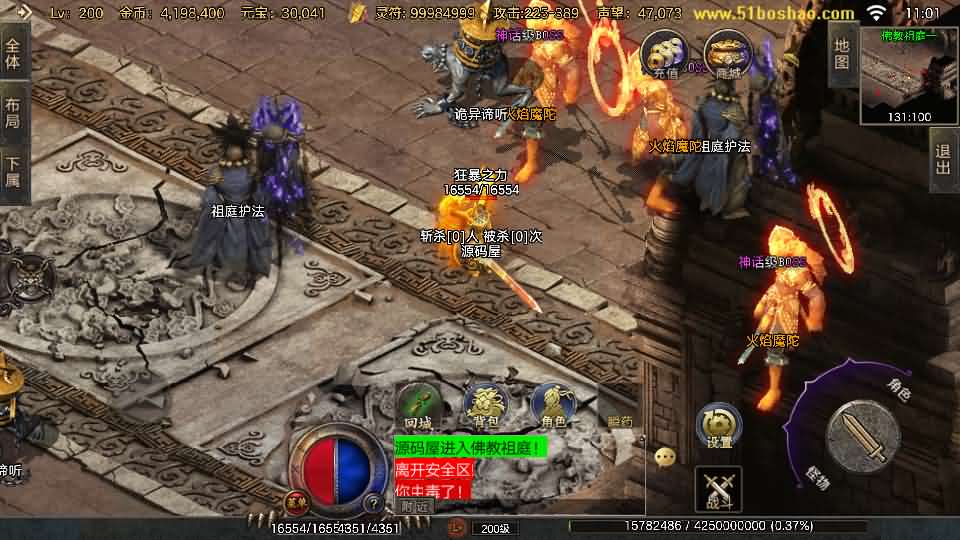
Task: Toggle the 战斗 crossed-swords combat button
Action: [x=718, y=489]
